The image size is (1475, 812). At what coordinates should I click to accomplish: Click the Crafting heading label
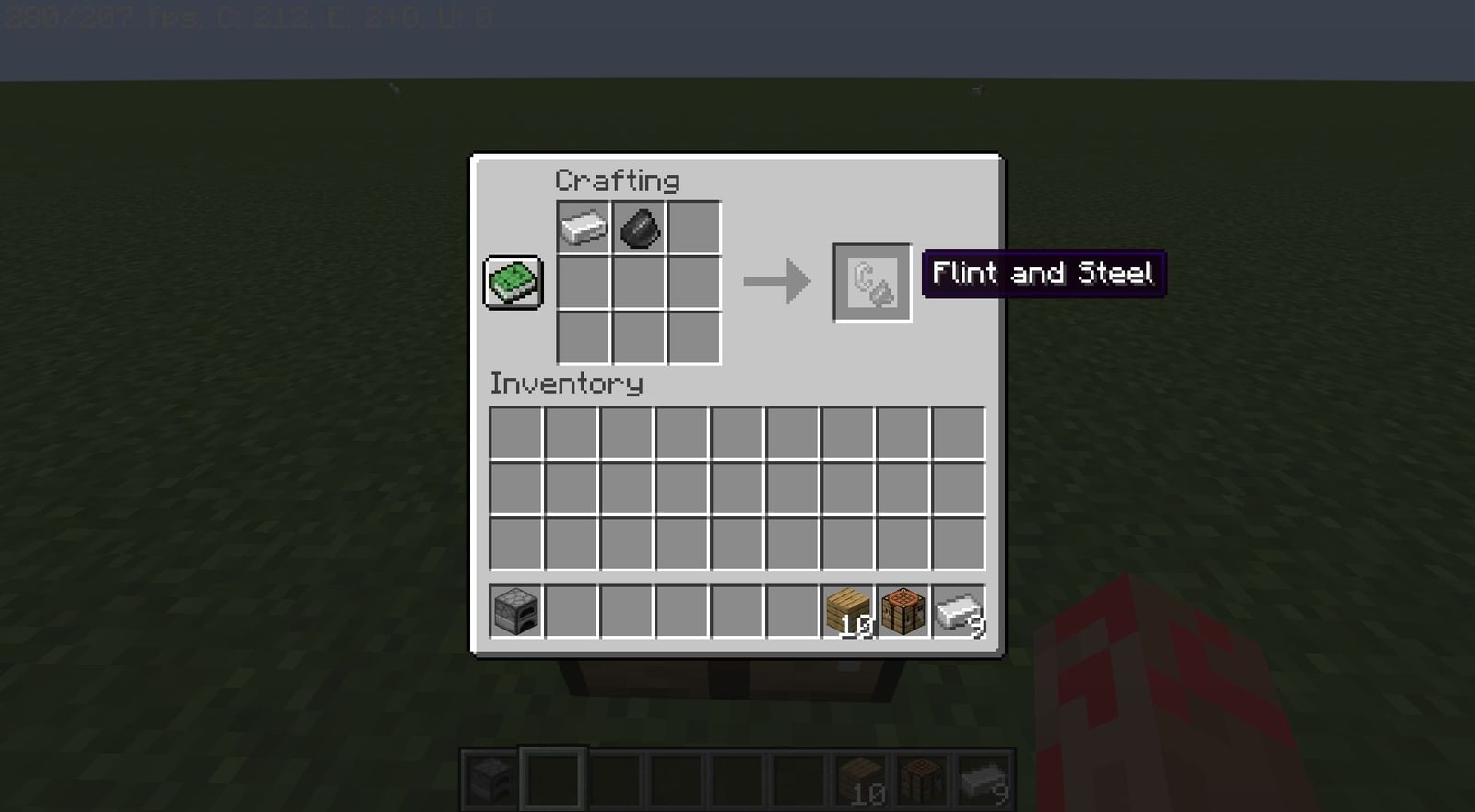point(616,181)
